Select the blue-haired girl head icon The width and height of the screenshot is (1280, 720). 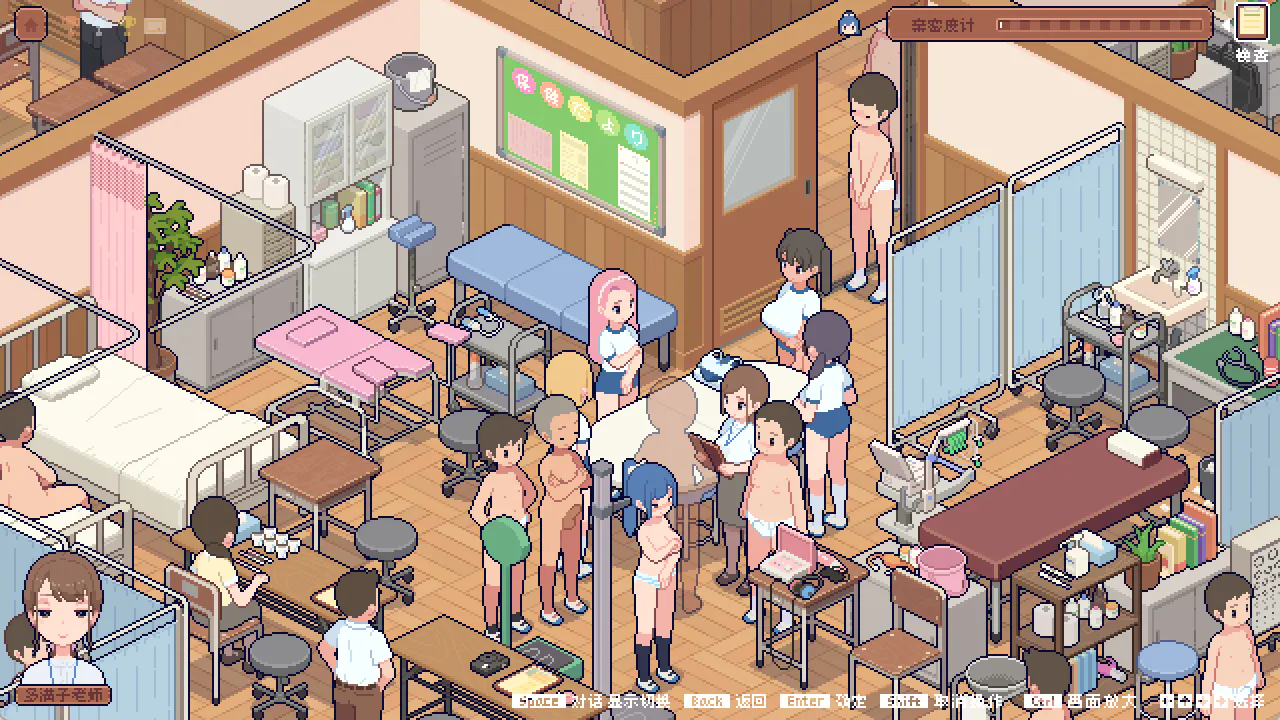pyautogui.click(x=849, y=24)
